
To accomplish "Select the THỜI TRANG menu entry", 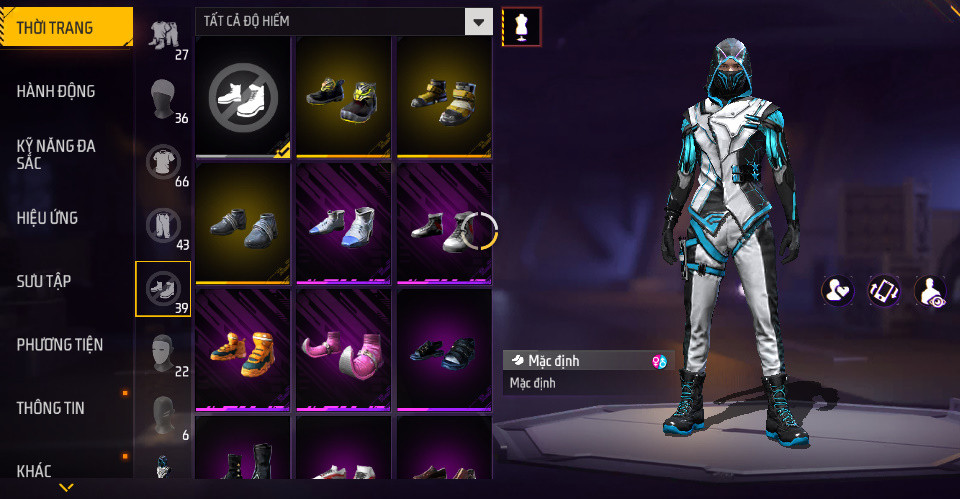I will coord(56,27).
